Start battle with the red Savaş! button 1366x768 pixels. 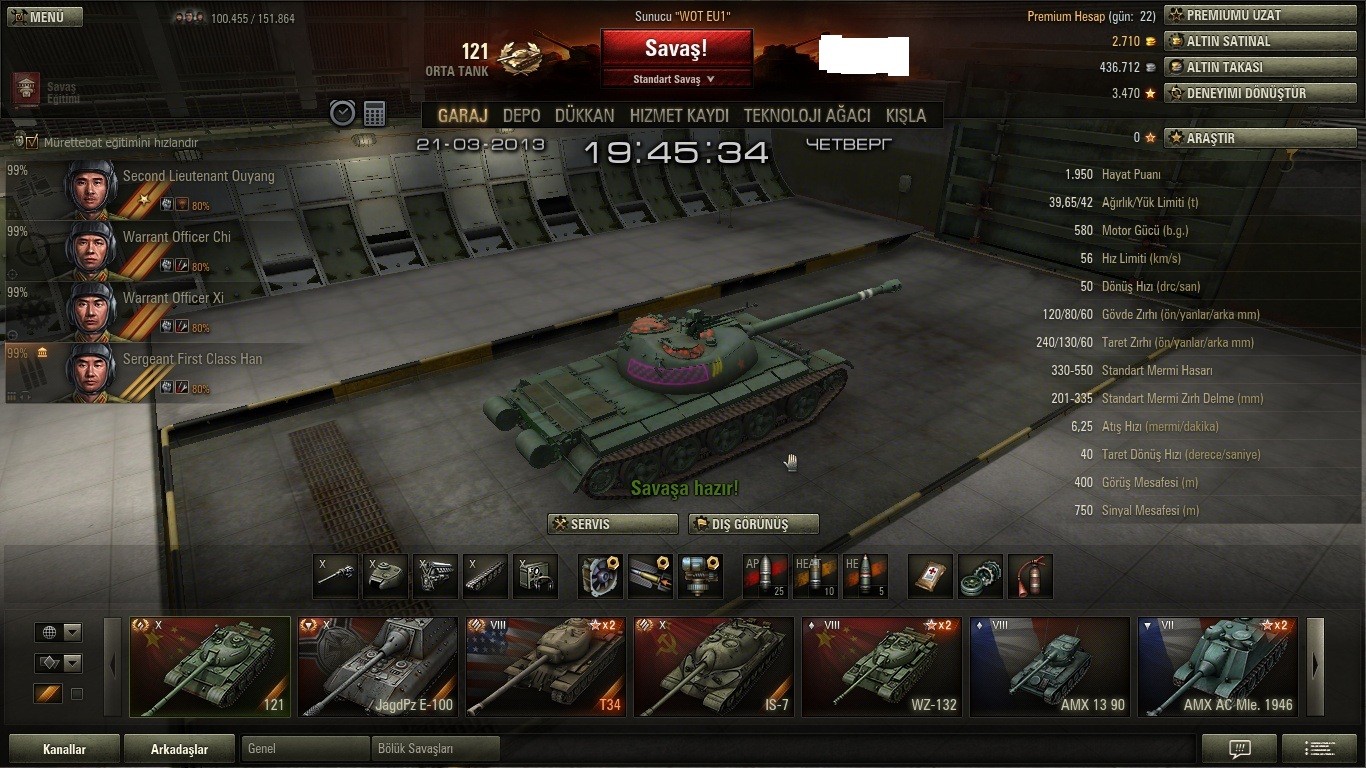[676, 49]
